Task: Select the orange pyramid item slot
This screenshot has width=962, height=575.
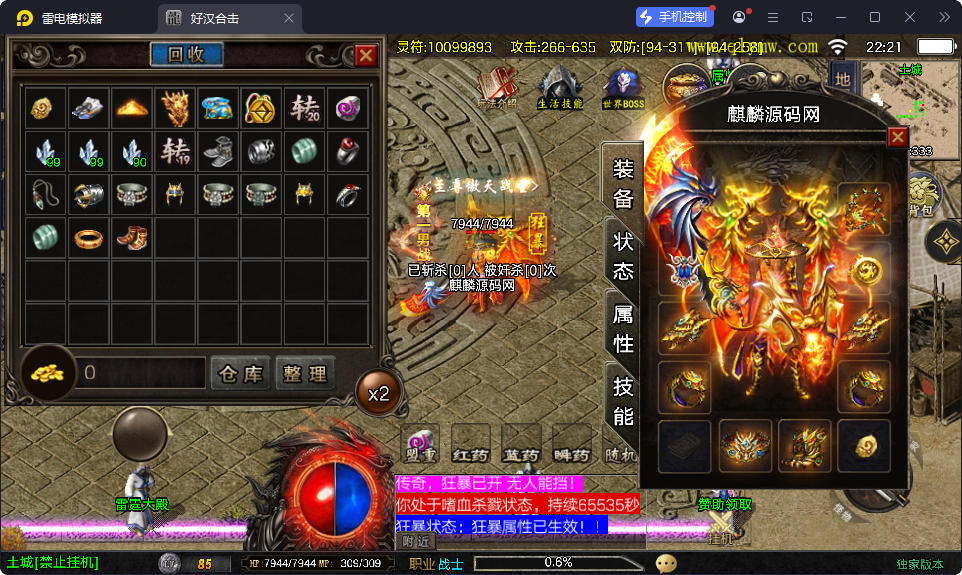Action: (x=132, y=108)
